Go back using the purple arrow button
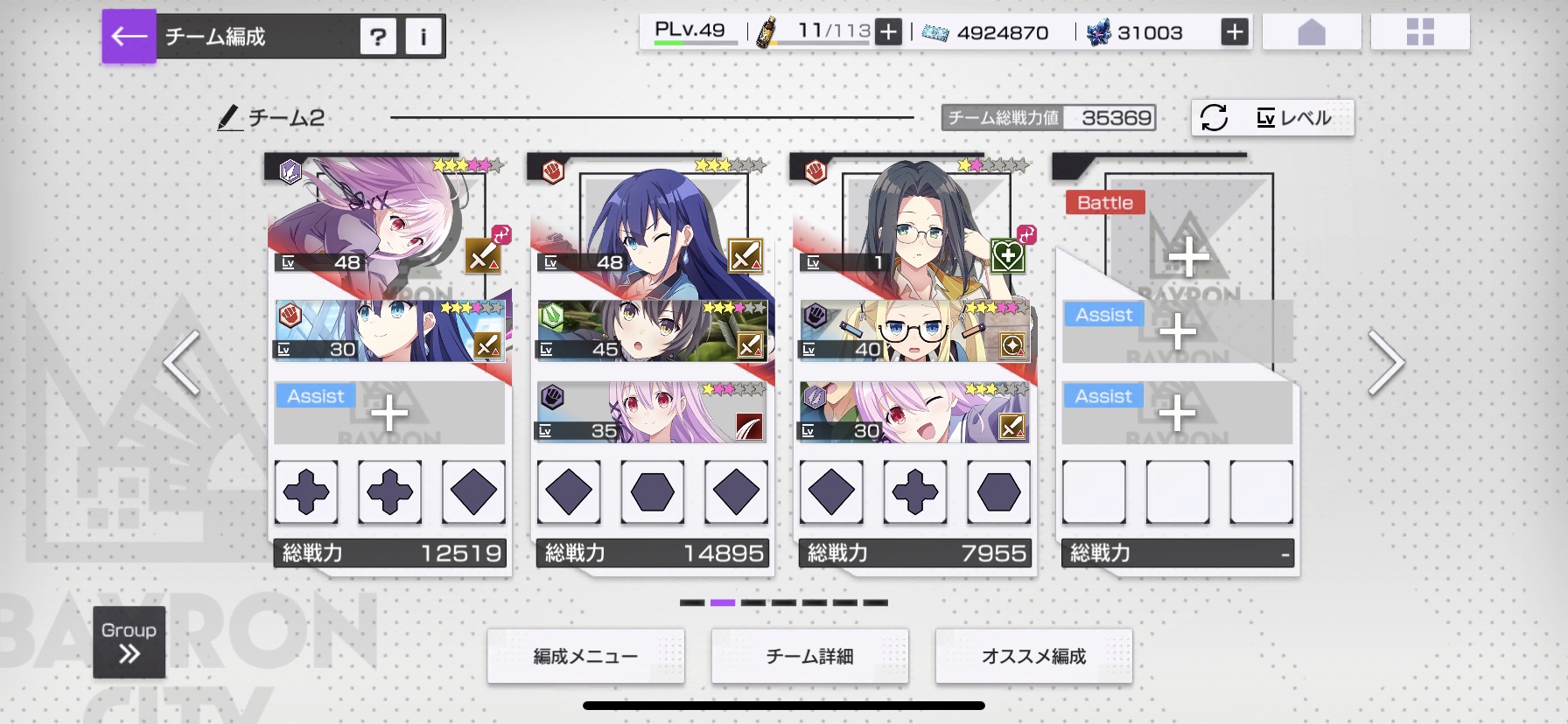Viewport: 1568px width, 724px height. pyautogui.click(x=129, y=36)
